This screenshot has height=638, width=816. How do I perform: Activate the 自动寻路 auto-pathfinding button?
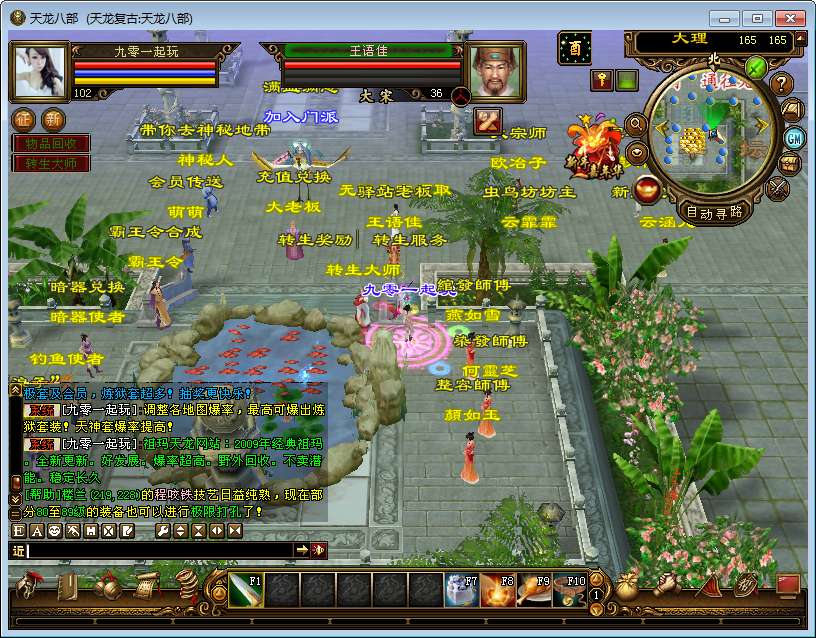tap(714, 211)
